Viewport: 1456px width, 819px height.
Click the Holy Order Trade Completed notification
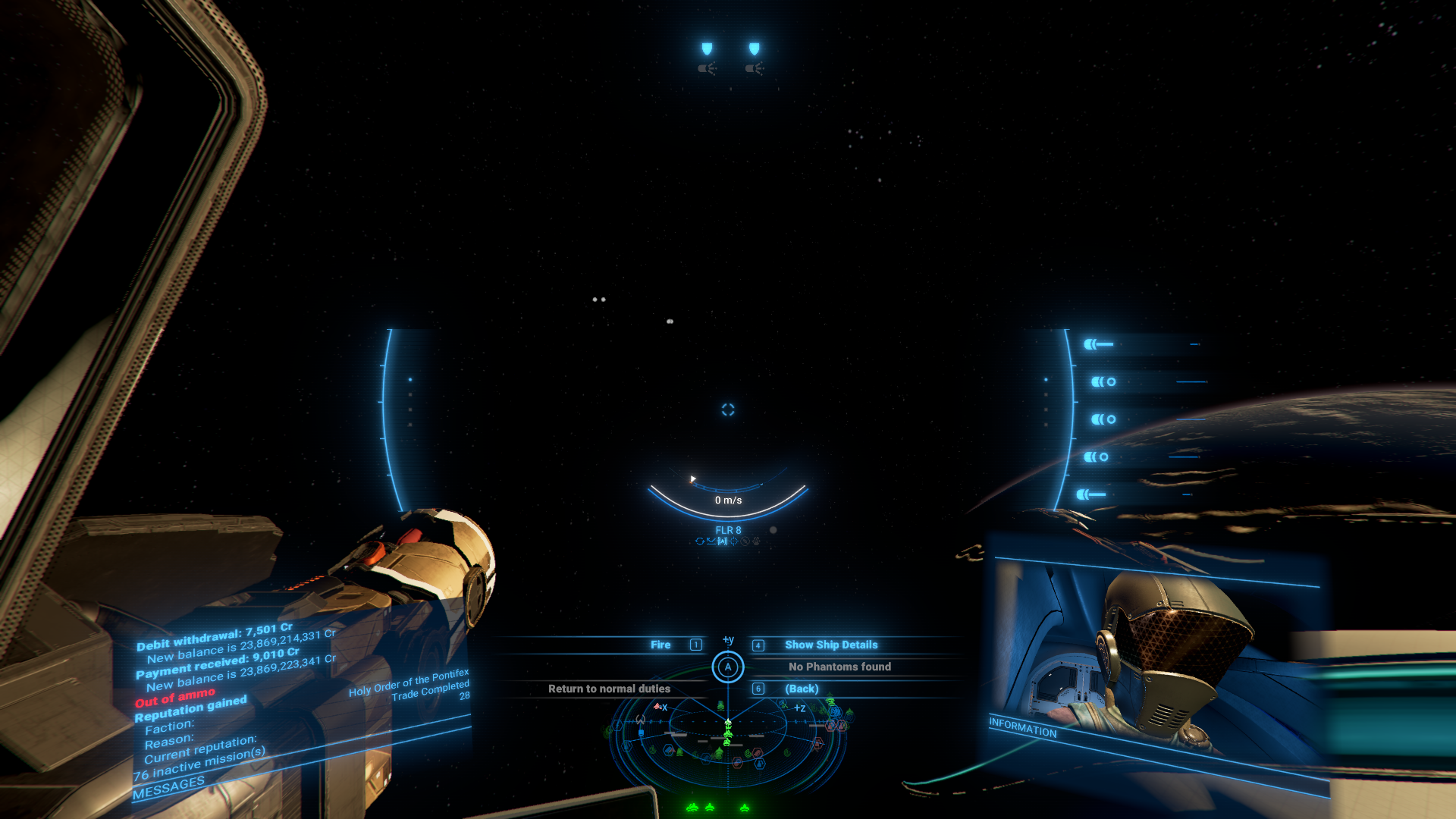coord(409,686)
